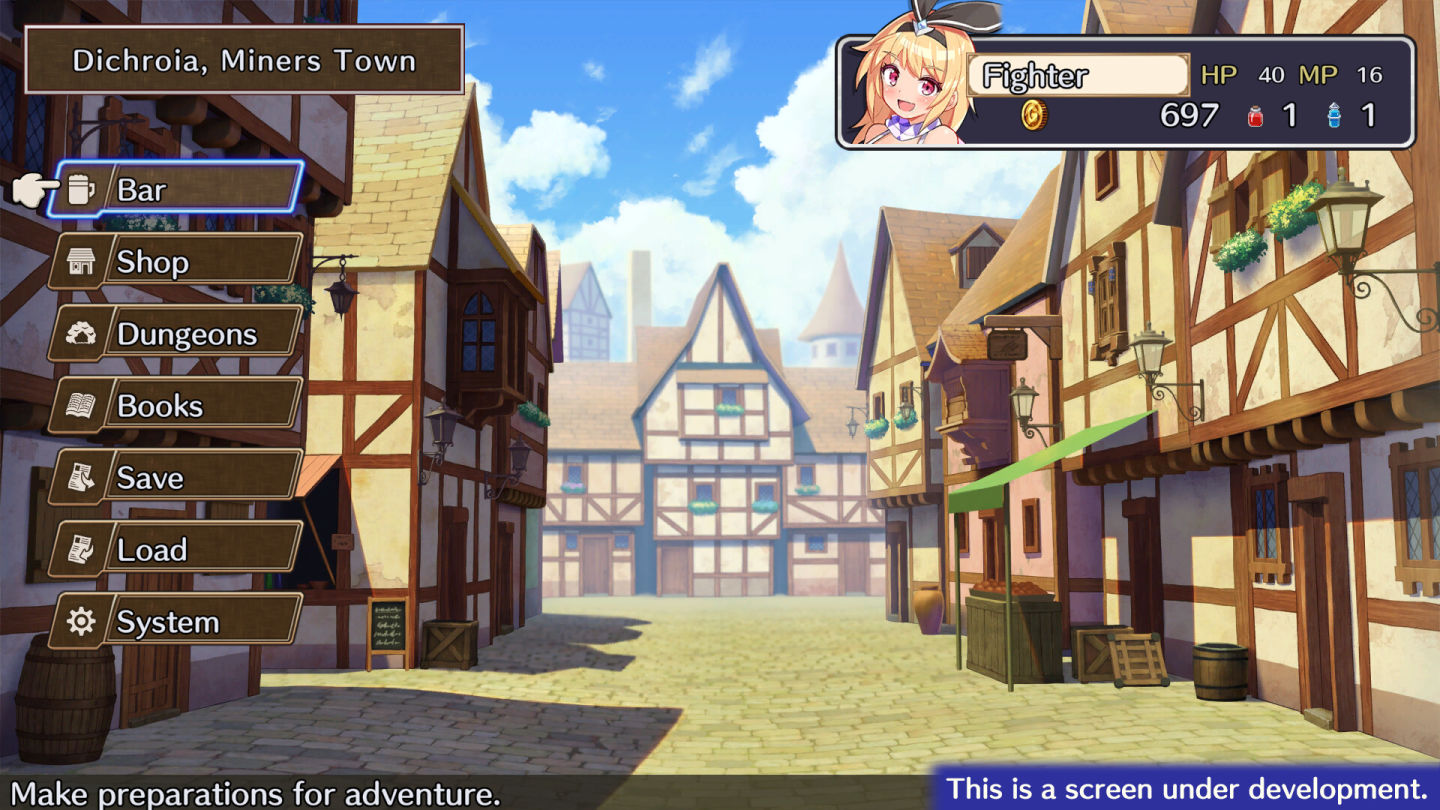The height and width of the screenshot is (810, 1440).
Task: Open the Books menu option
Action: (x=176, y=405)
